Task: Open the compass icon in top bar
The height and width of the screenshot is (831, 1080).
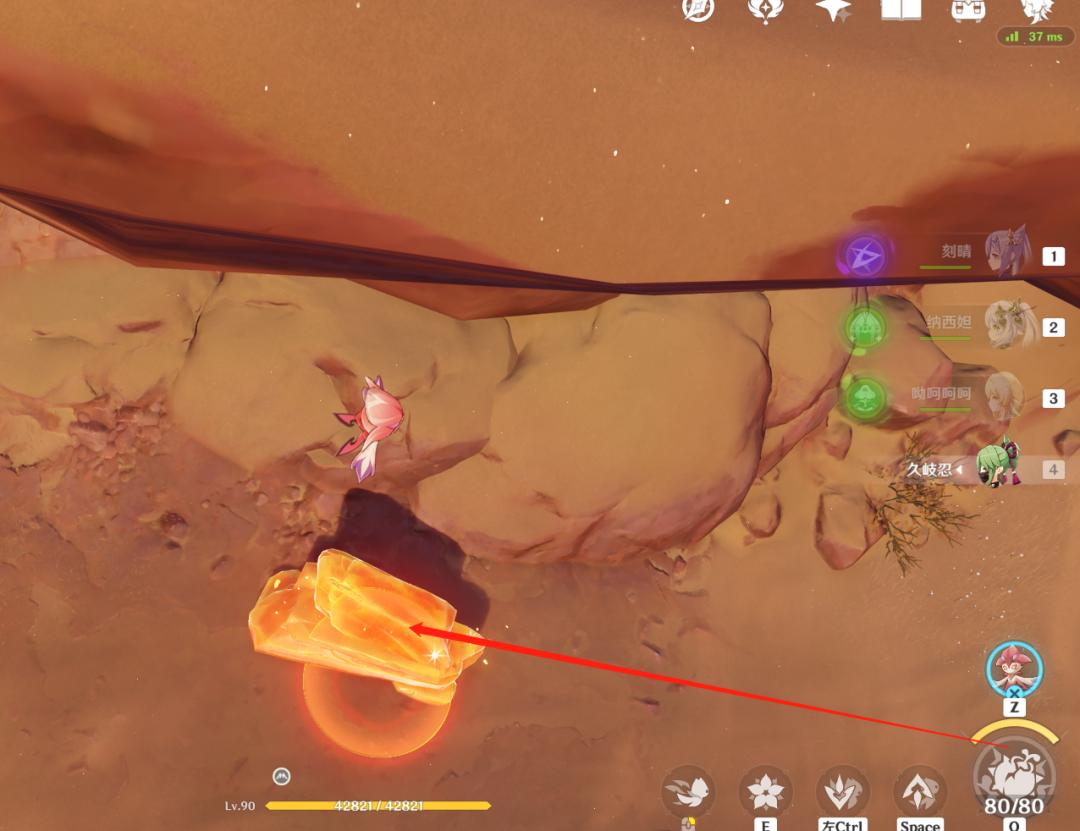Action: click(x=698, y=8)
